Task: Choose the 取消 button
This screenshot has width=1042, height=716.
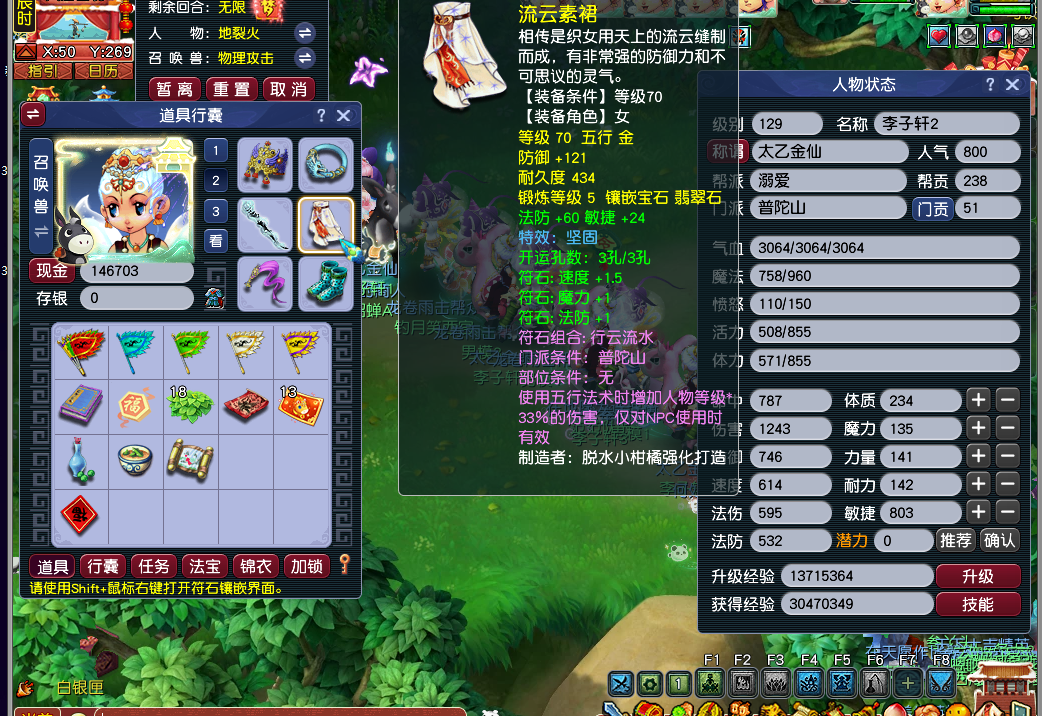Action: point(289,89)
